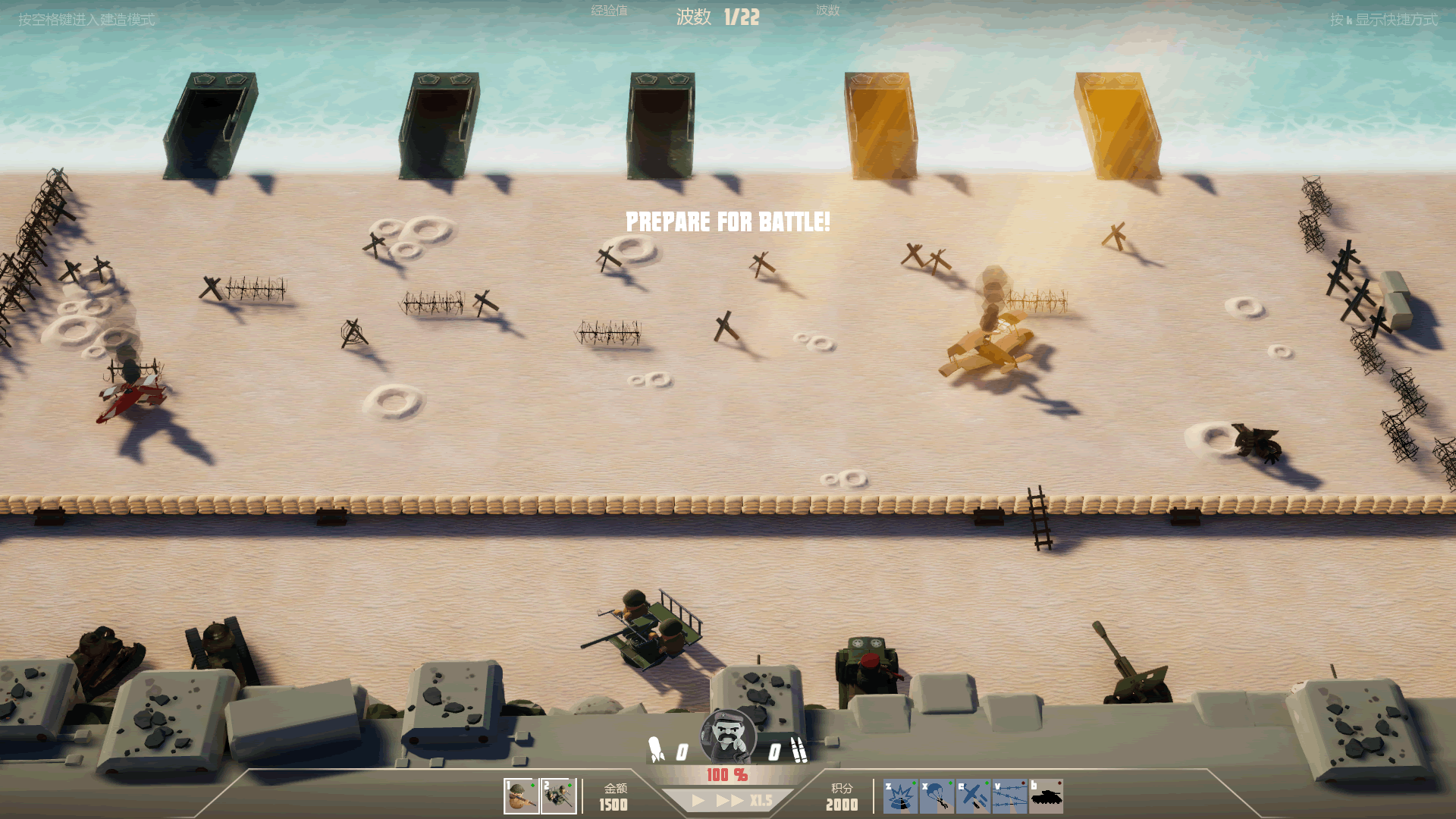Summon the tank reinforcement ability
Screen dimensions: 1456x819
coord(1046,797)
